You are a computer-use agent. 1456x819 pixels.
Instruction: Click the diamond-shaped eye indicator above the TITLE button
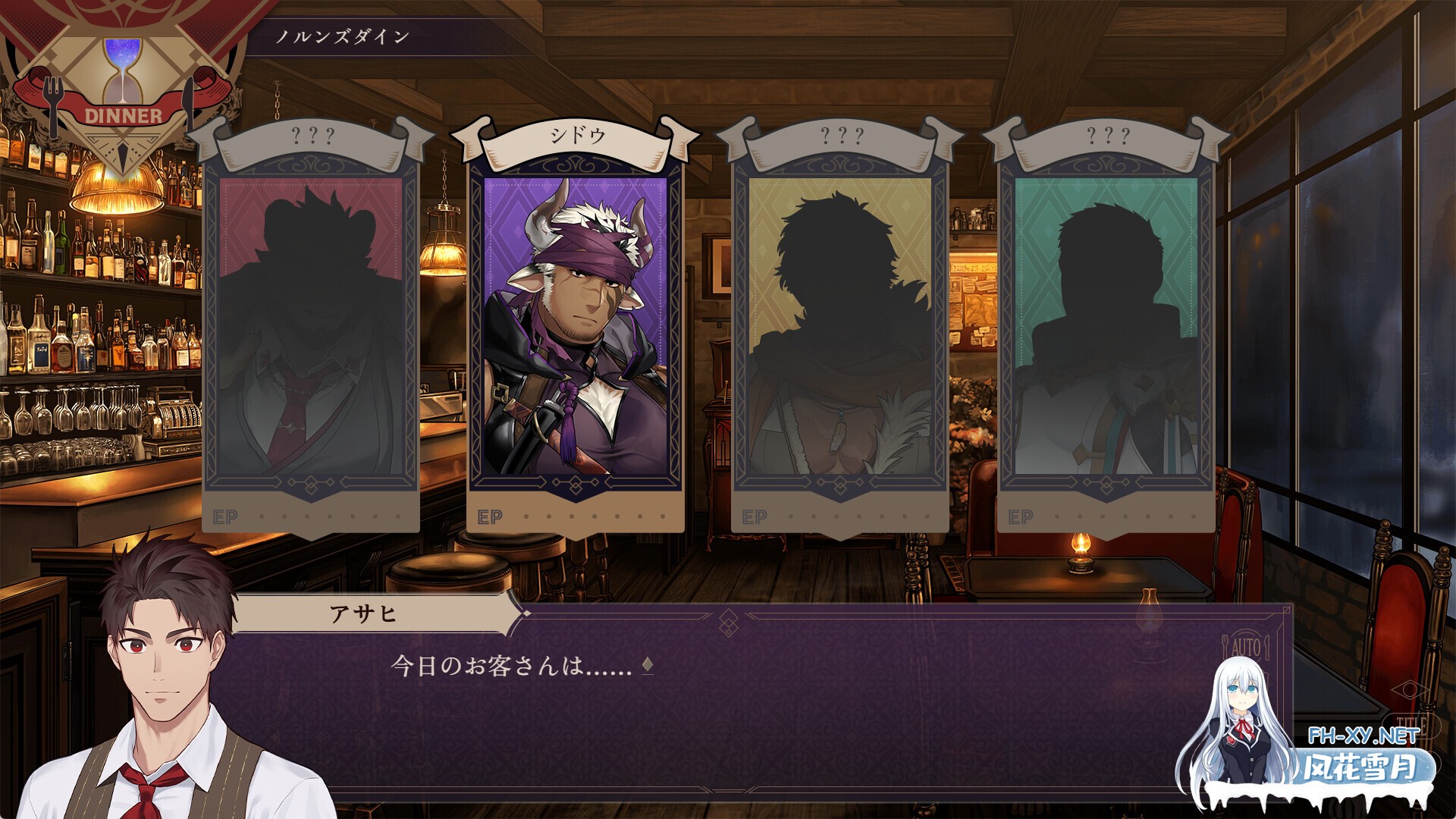tap(1410, 691)
